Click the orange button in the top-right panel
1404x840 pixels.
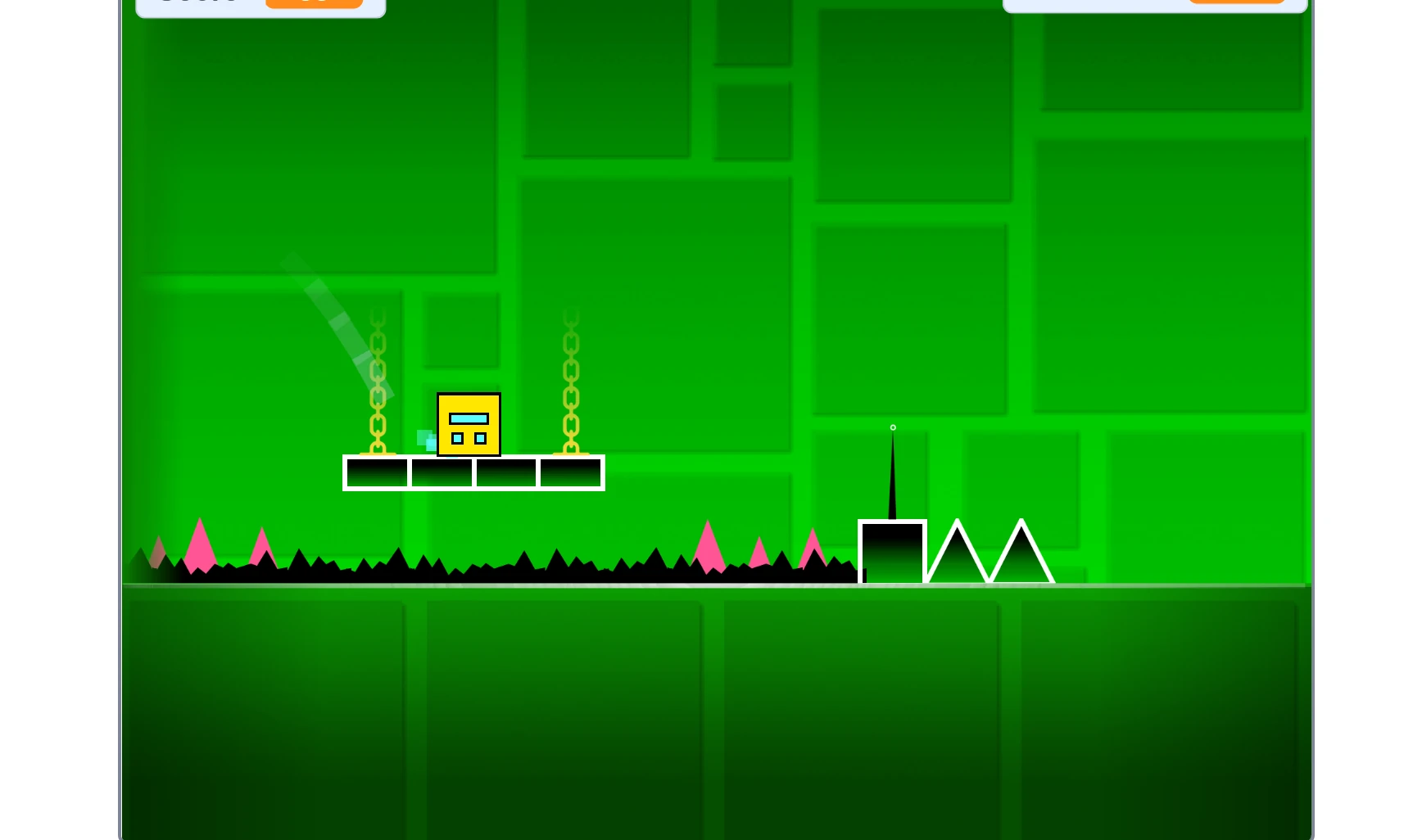click(x=1237, y=2)
